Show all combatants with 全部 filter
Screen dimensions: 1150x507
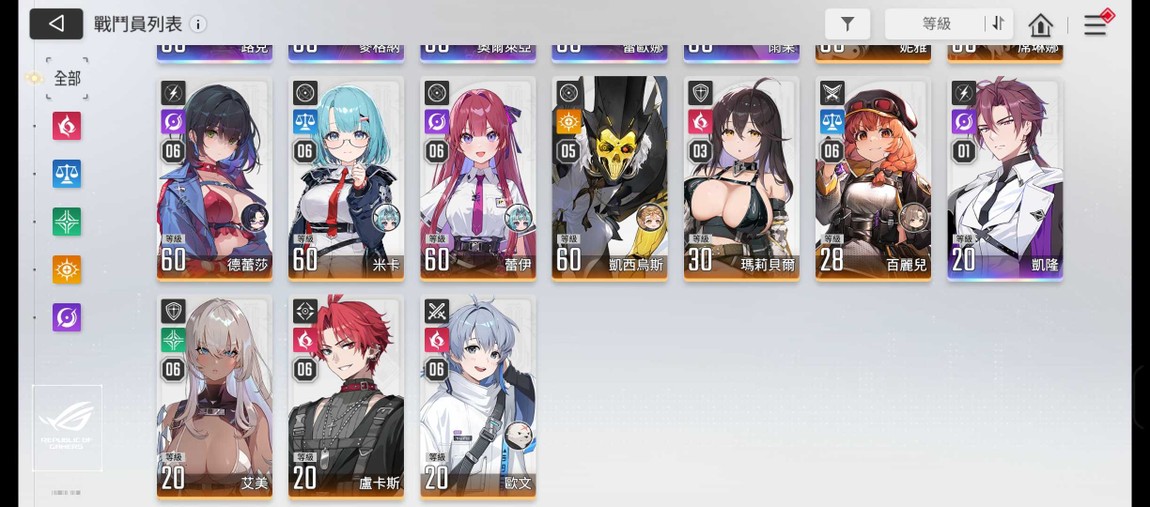(67, 78)
